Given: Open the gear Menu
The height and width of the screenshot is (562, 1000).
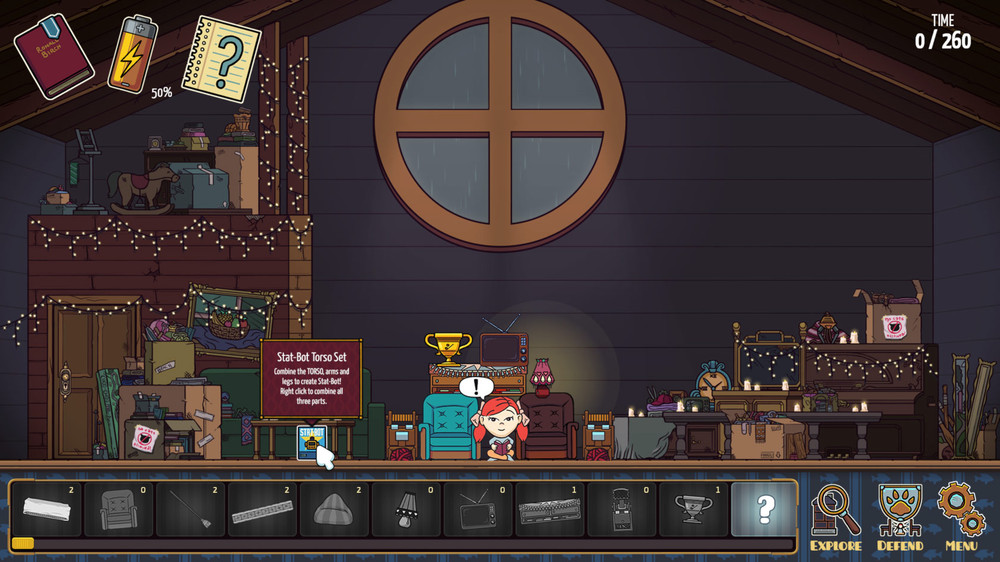Looking at the screenshot, I should pyautogui.click(x=961, y=516).
